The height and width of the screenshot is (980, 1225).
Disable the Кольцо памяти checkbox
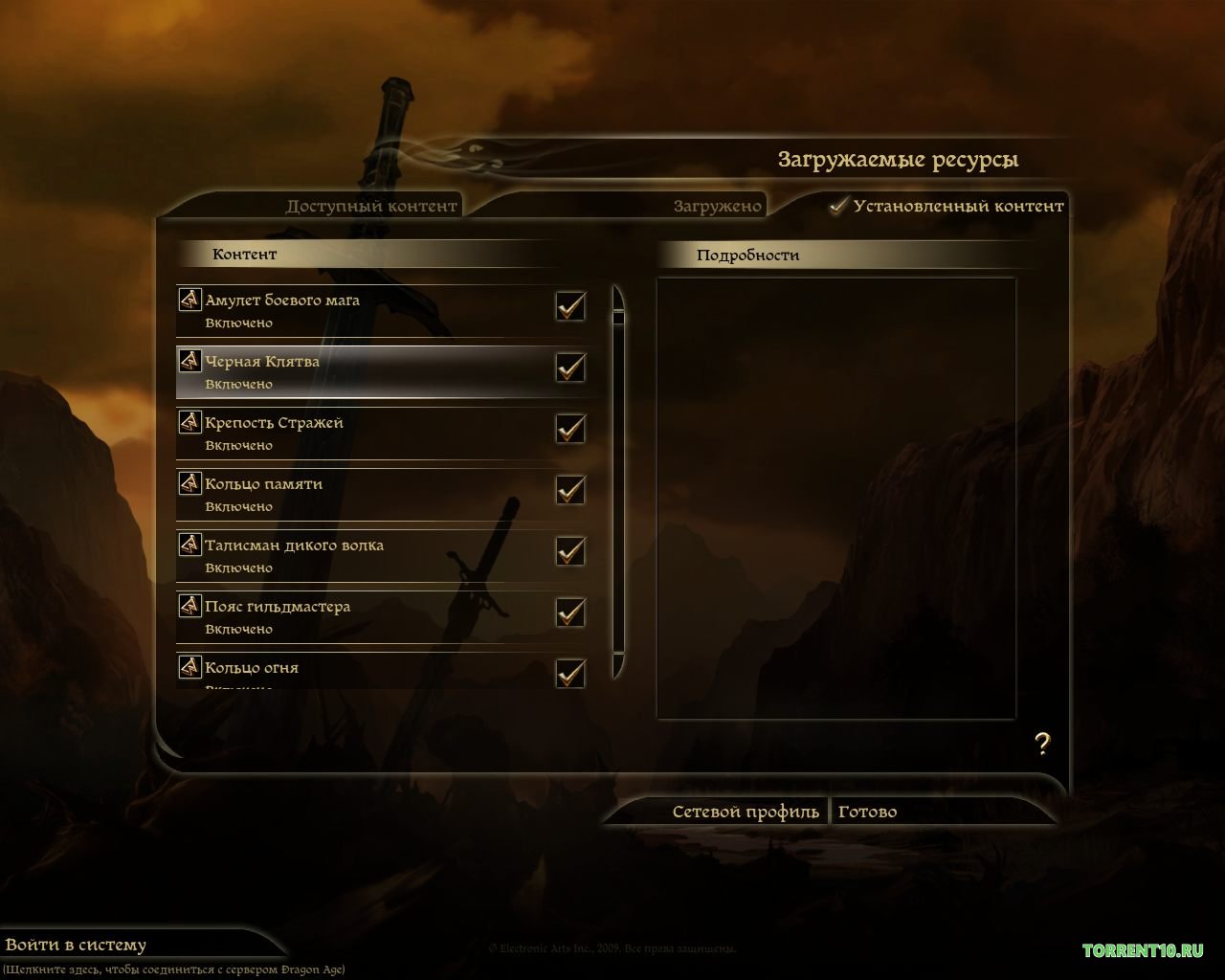(x=570, y=490)
